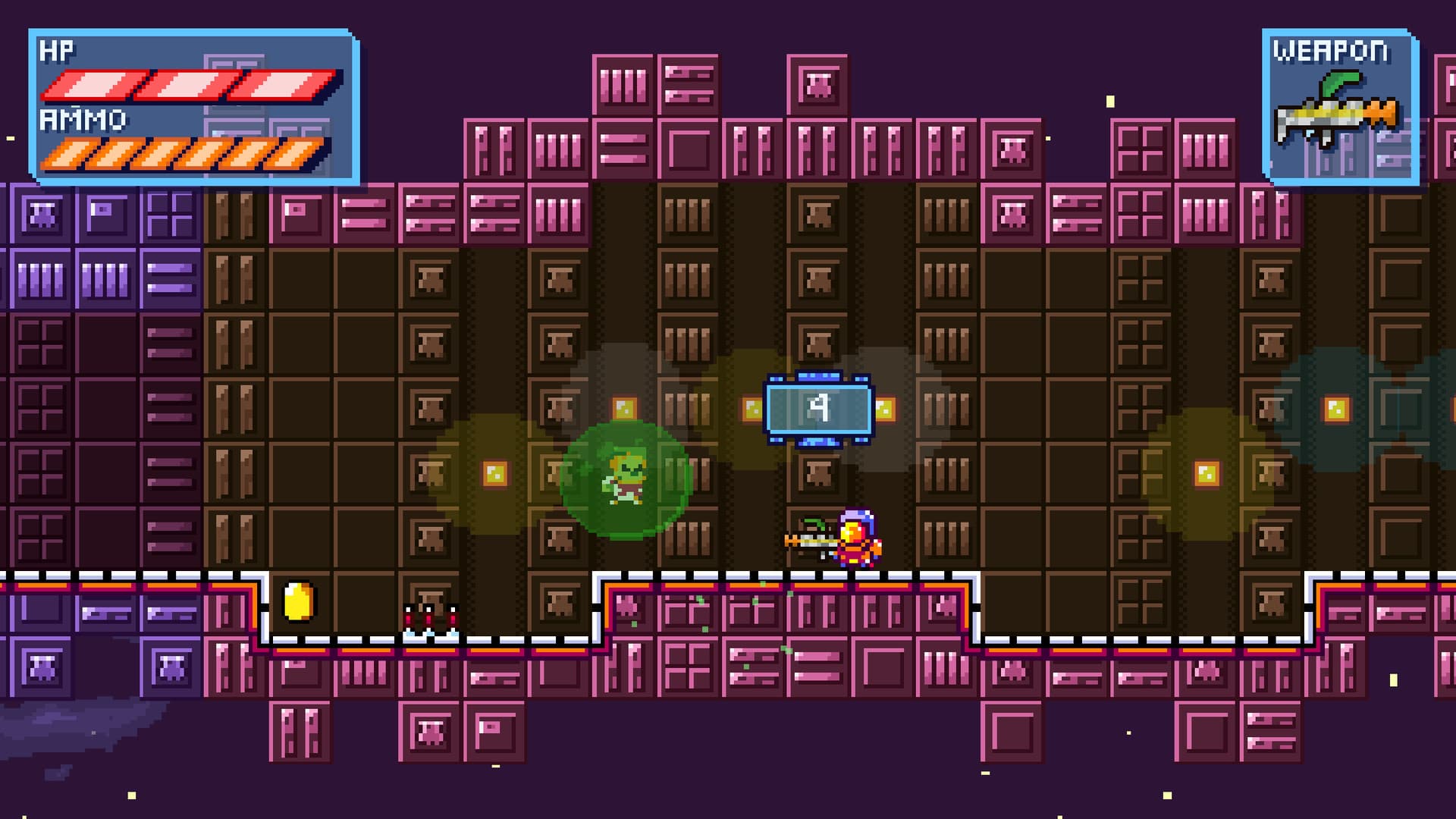
Task: Click the green alien inside the bubble
Action: pos(623,474)
